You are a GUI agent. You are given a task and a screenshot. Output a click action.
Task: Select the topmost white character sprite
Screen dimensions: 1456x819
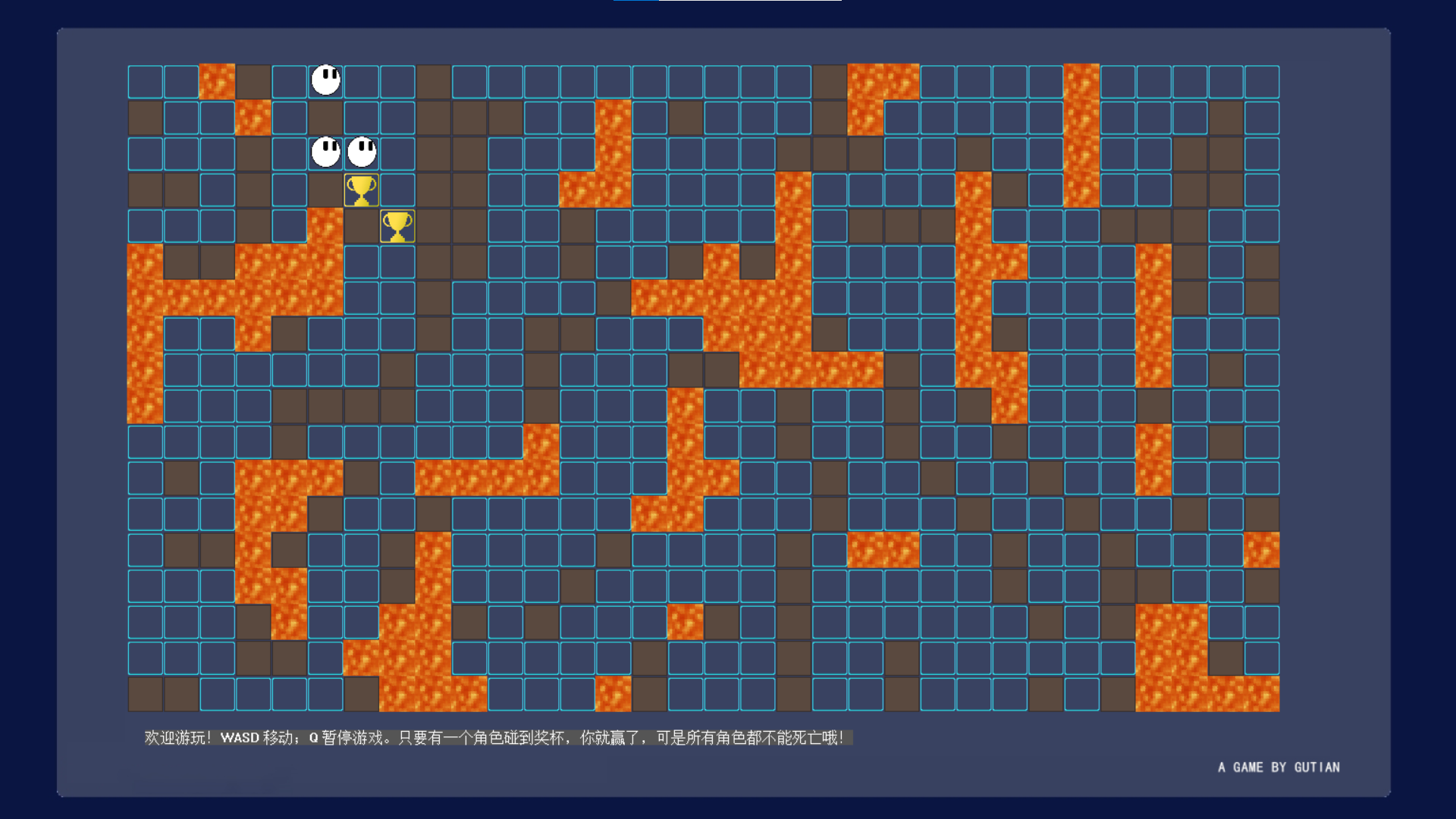click(325, 80)
